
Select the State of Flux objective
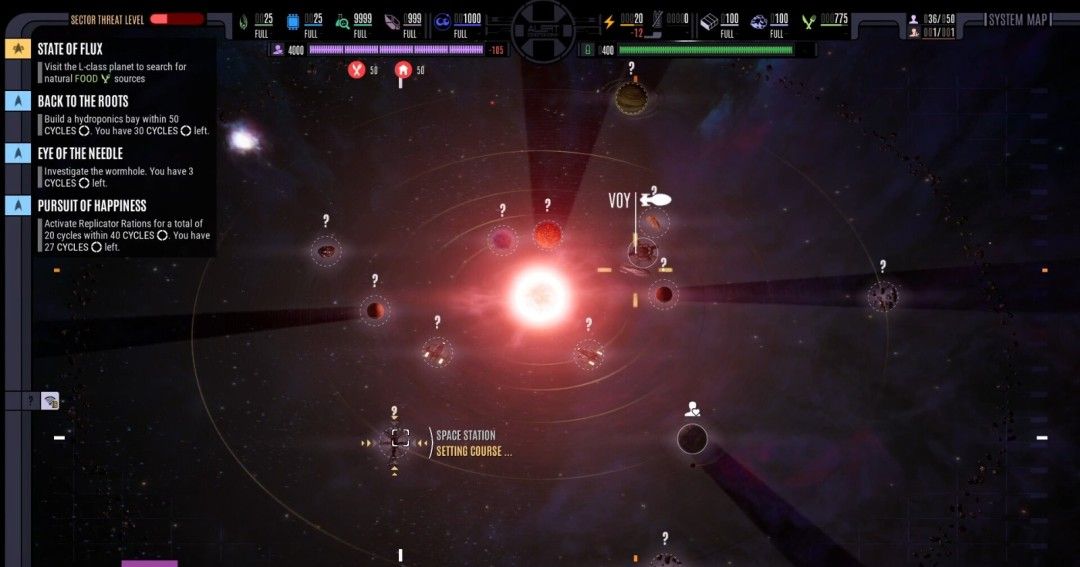(70, 49)
